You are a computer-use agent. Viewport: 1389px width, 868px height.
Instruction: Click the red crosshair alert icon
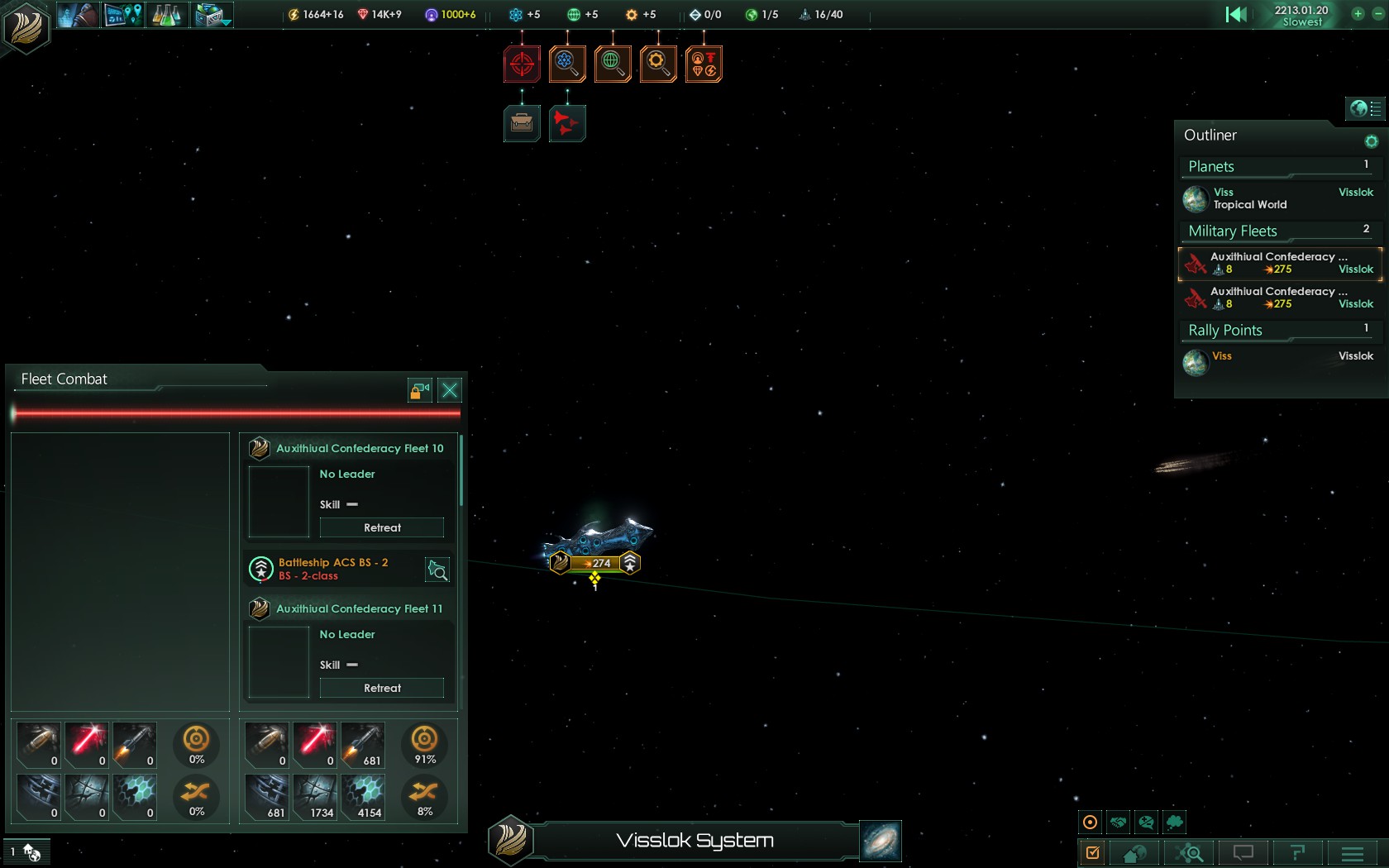522,64
